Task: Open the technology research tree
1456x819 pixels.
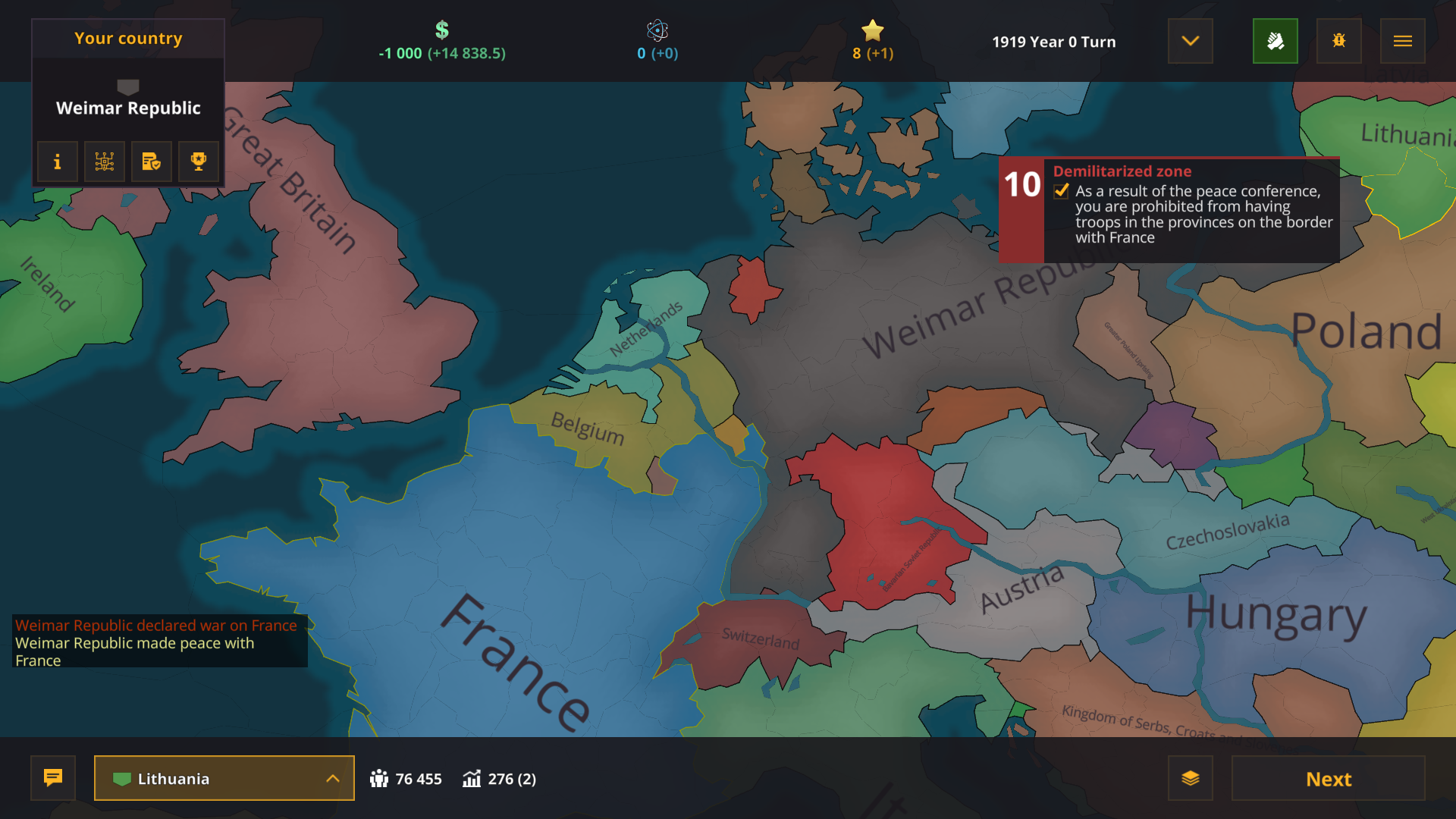Action: (104, 162)
